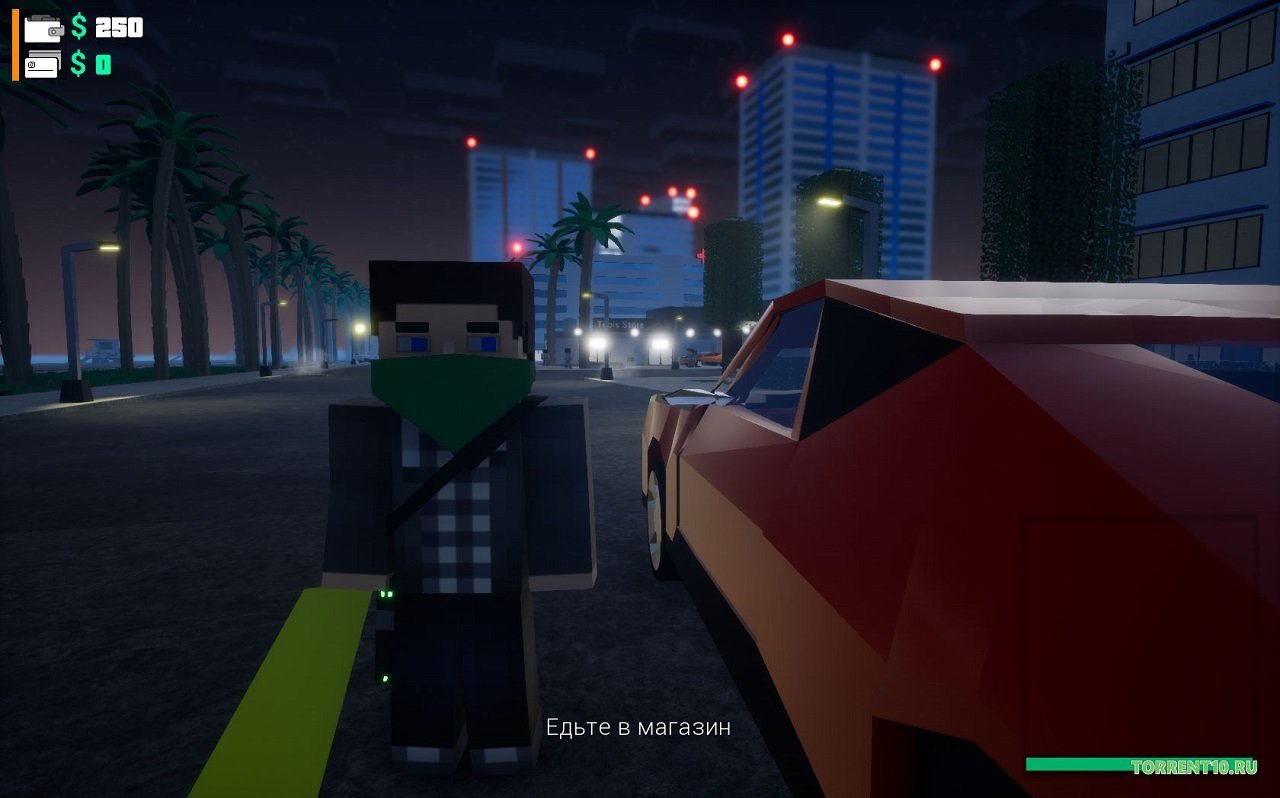This screenshot has height=798, width=1280.
Task: Click the green dollar sign beside cash amount
Action: [79, 27]
